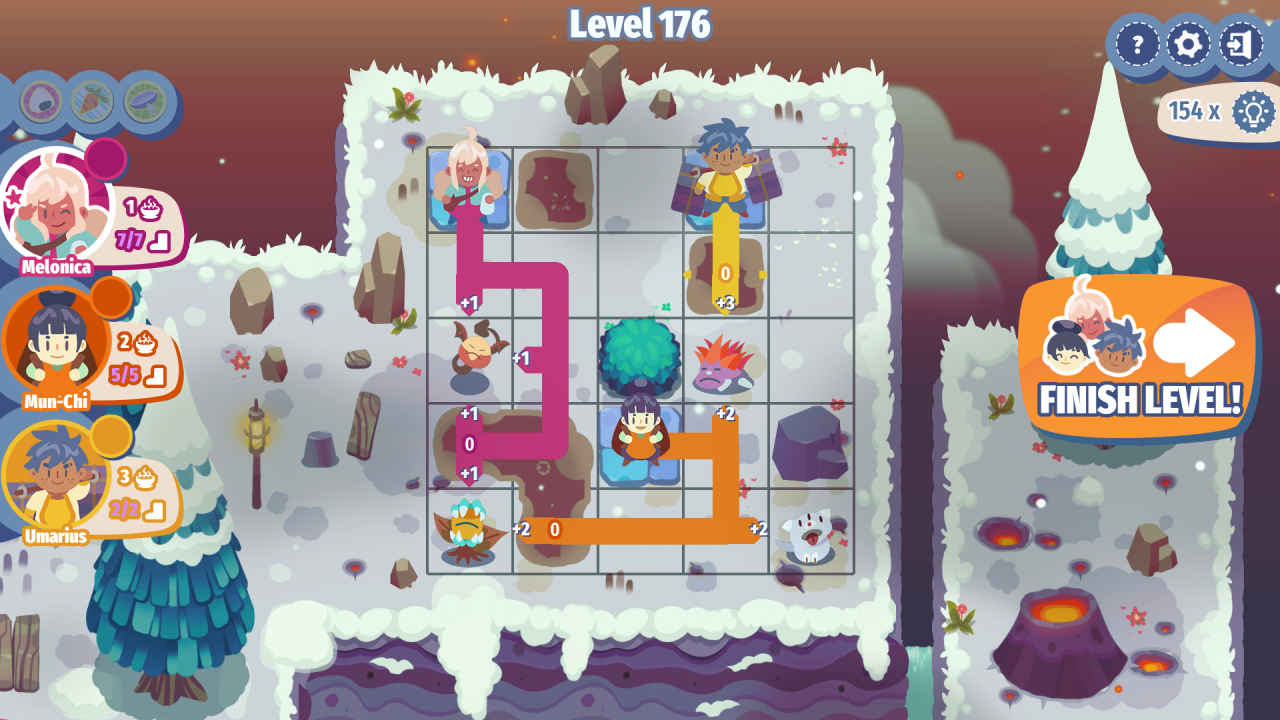Use a lightbulb hint
This screenshot has height=720, width=1280.
point(1252,111)
